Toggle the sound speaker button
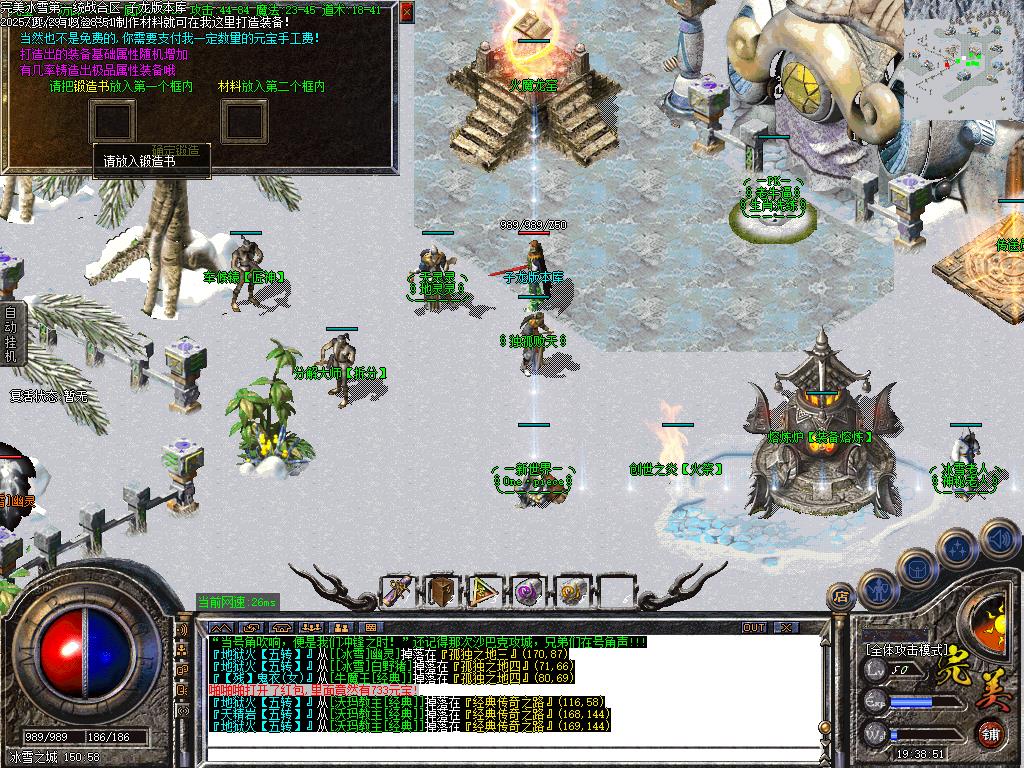This screenshot has height=768, width=1024. tap(999, 538)
